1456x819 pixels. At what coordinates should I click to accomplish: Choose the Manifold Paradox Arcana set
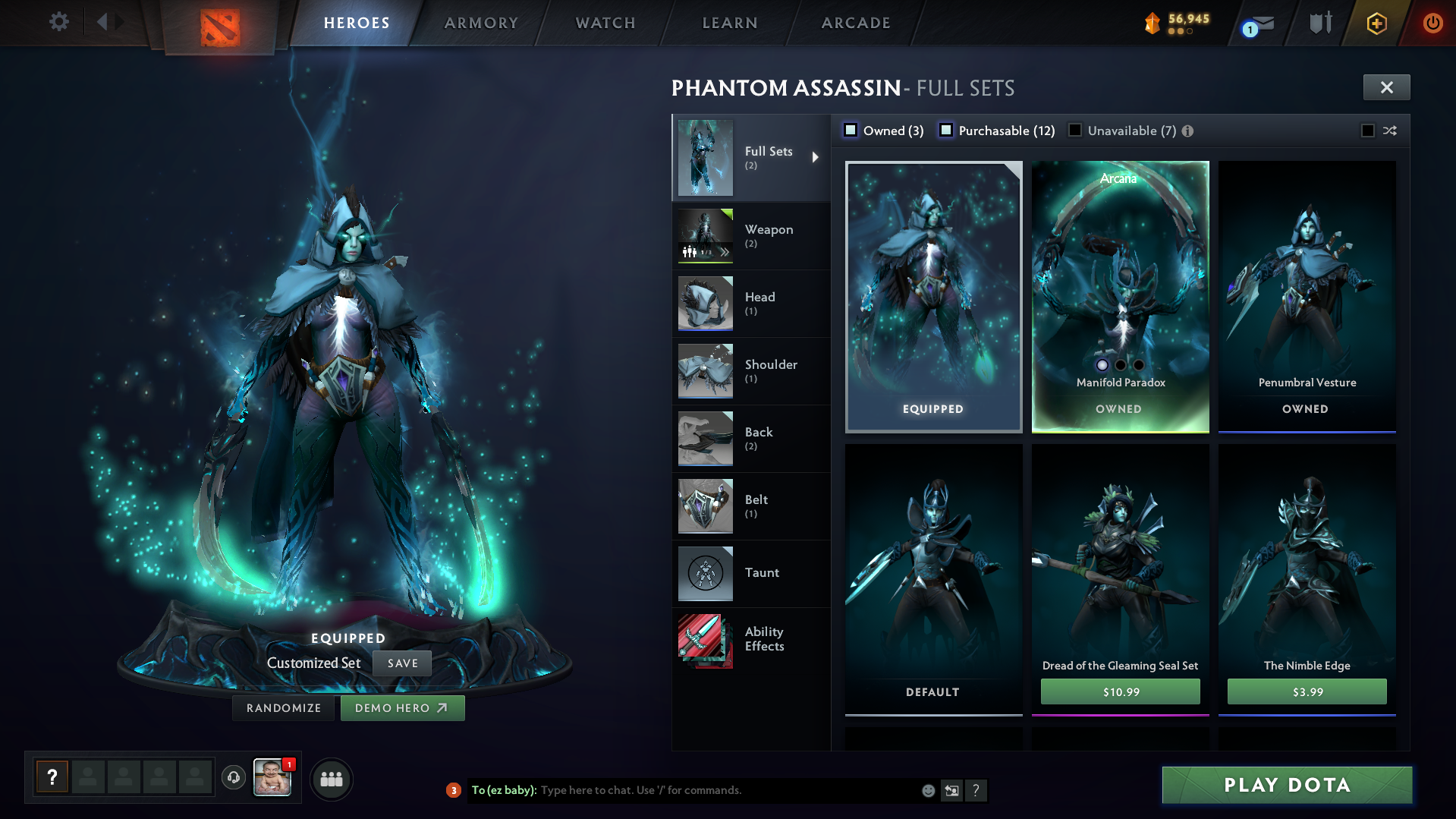point(1120,296)
